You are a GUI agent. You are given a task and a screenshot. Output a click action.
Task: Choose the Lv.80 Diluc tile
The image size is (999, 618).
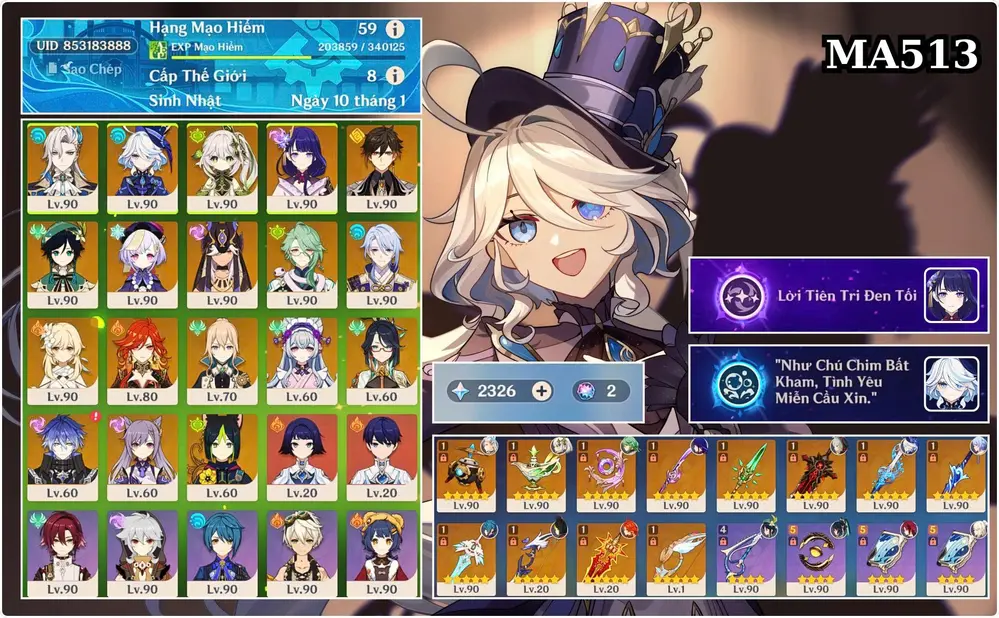point(142,360)
